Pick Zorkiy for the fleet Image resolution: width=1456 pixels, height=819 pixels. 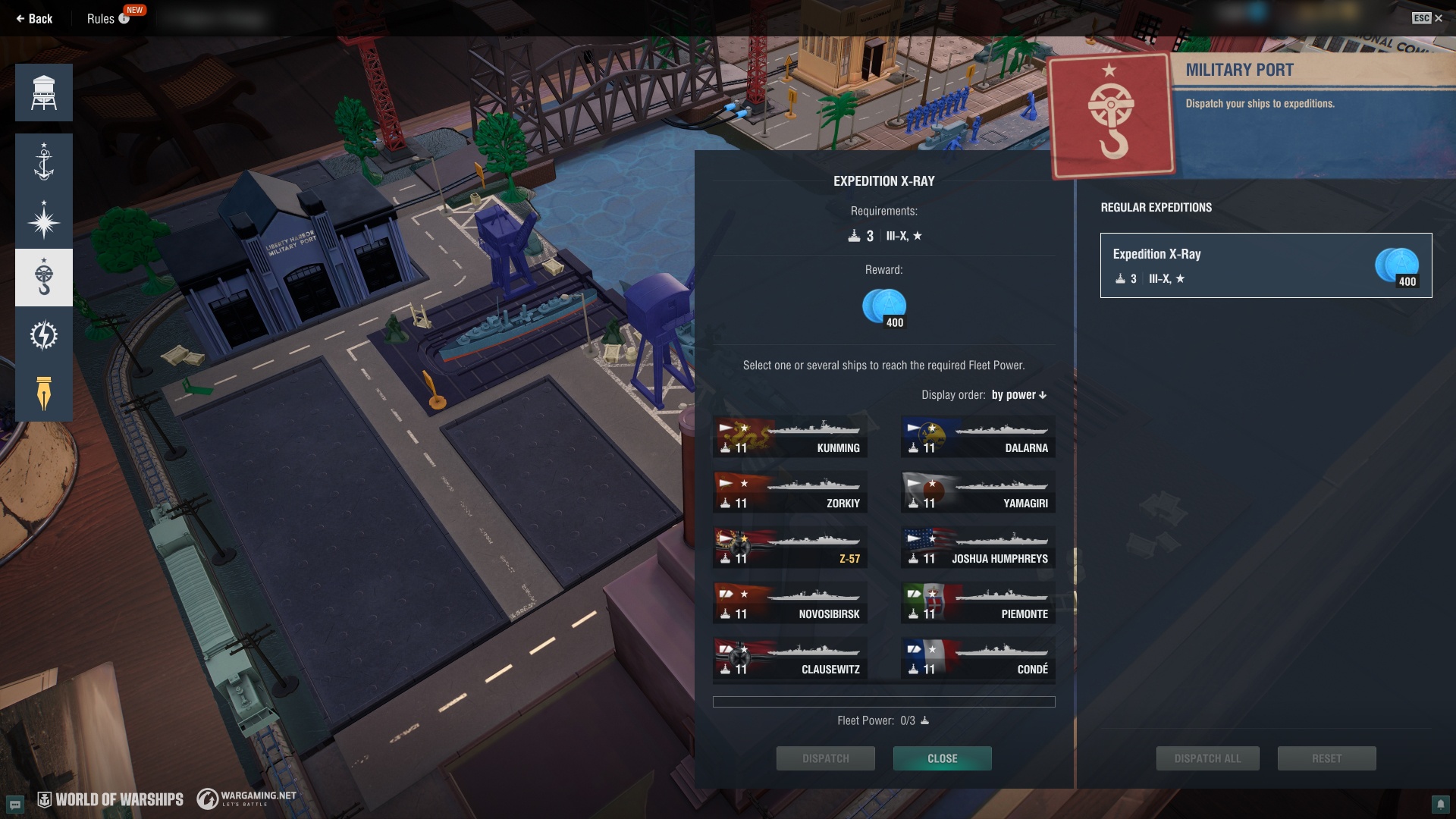[x=789, y=493]
